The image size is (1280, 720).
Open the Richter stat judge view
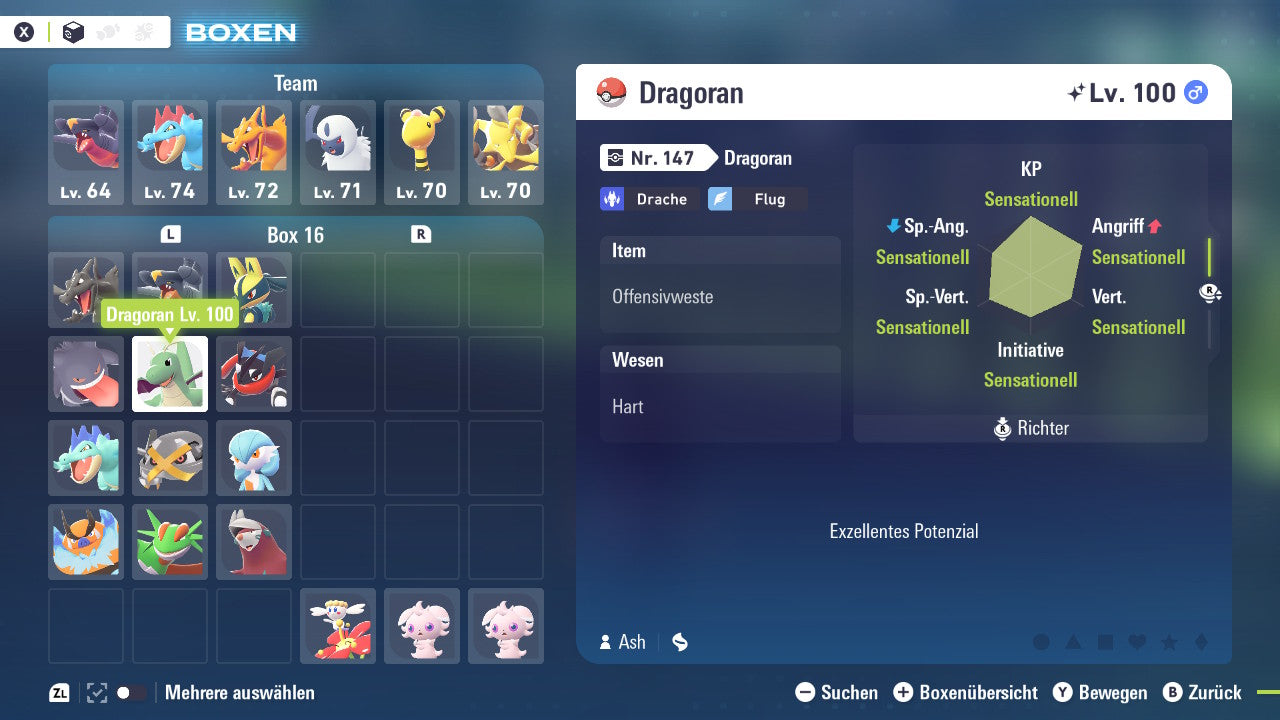[x=1030, y=428]
